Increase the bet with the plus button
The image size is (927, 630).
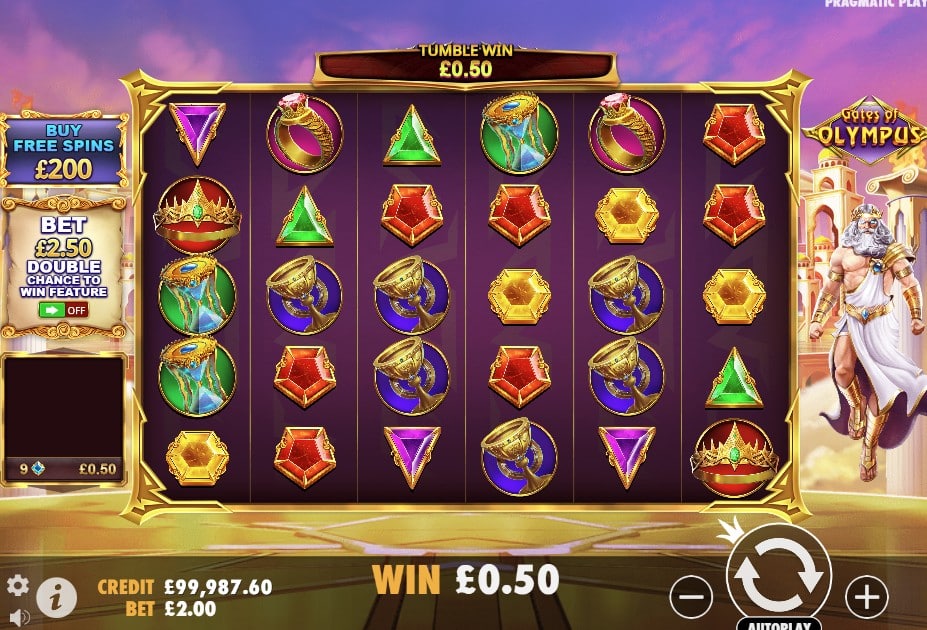(866, 597)
